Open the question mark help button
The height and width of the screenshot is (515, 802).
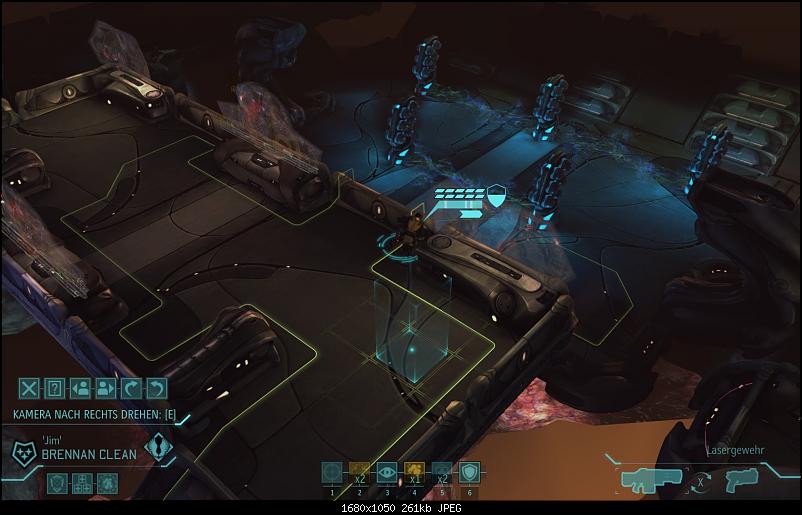point(56,388)
